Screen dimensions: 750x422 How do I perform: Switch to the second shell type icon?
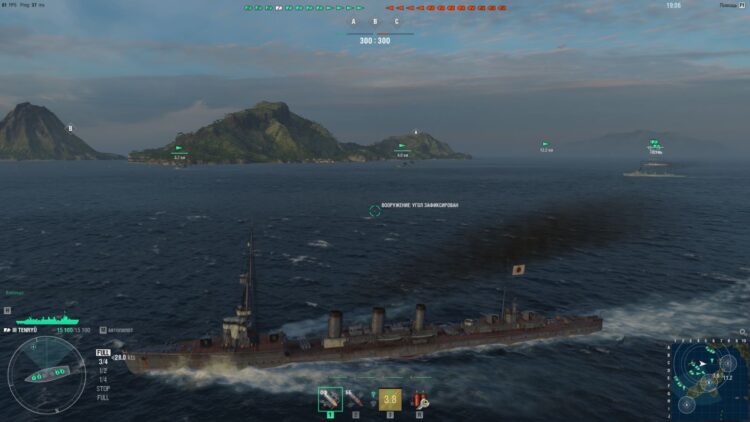tap(355, 400)
